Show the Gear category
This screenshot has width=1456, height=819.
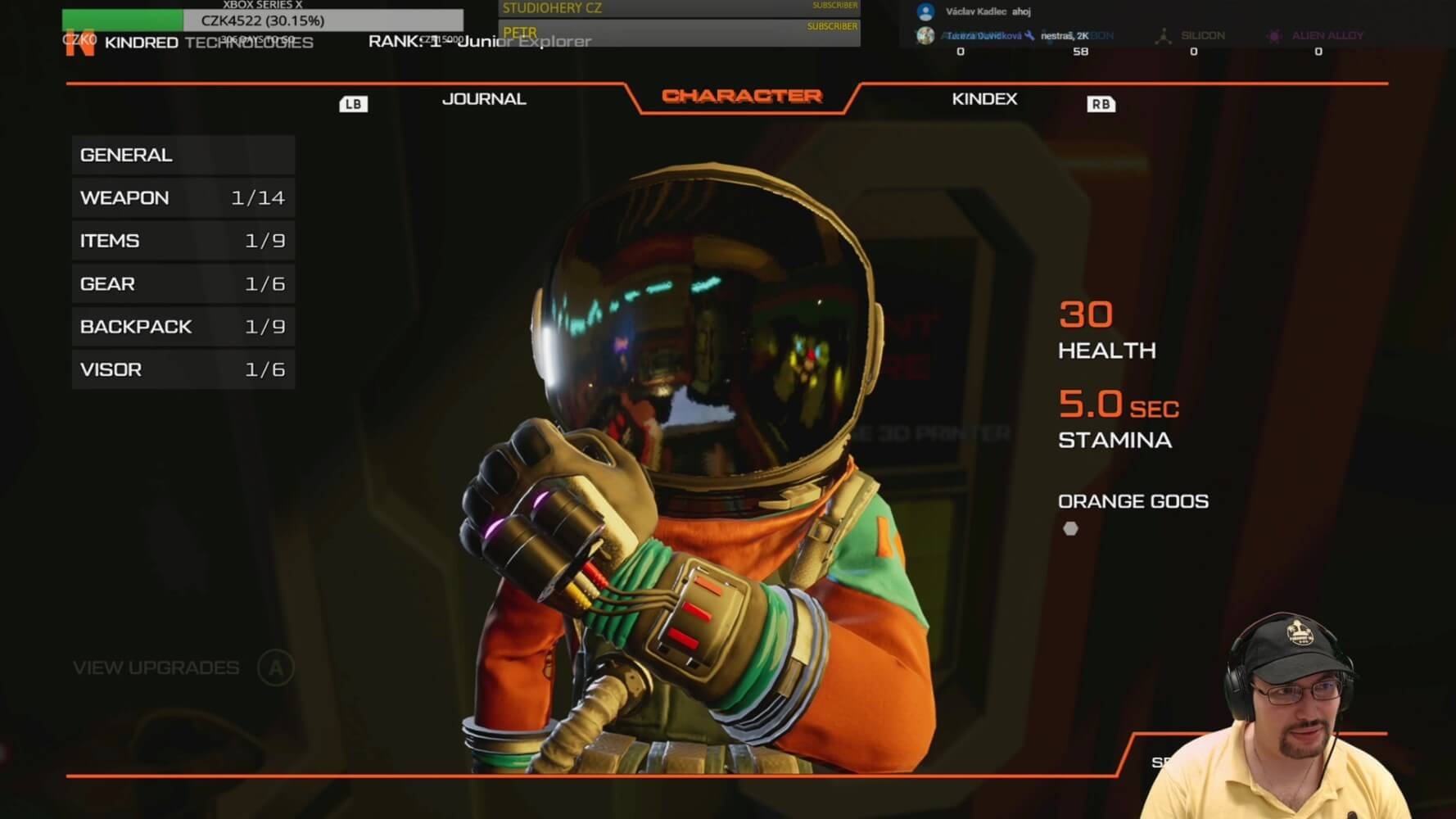coord(183,284)
